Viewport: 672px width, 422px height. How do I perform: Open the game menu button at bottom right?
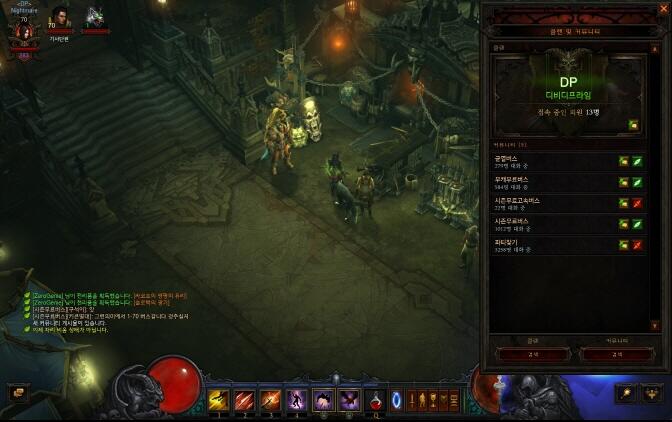click(x=651, y=393)
